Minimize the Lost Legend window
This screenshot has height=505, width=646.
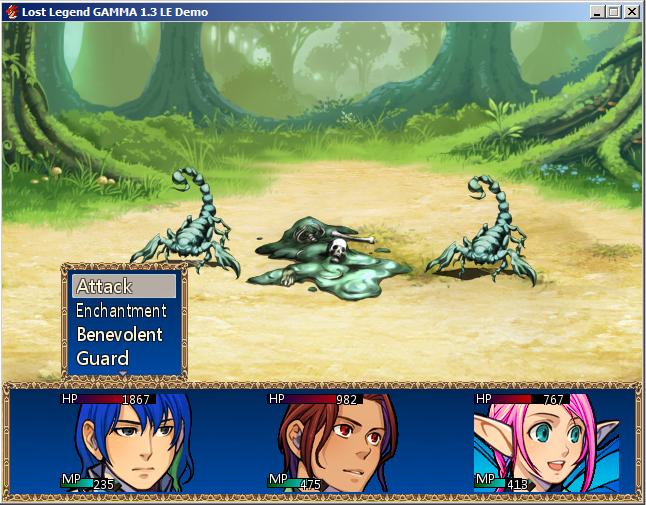tap(597, 12)
